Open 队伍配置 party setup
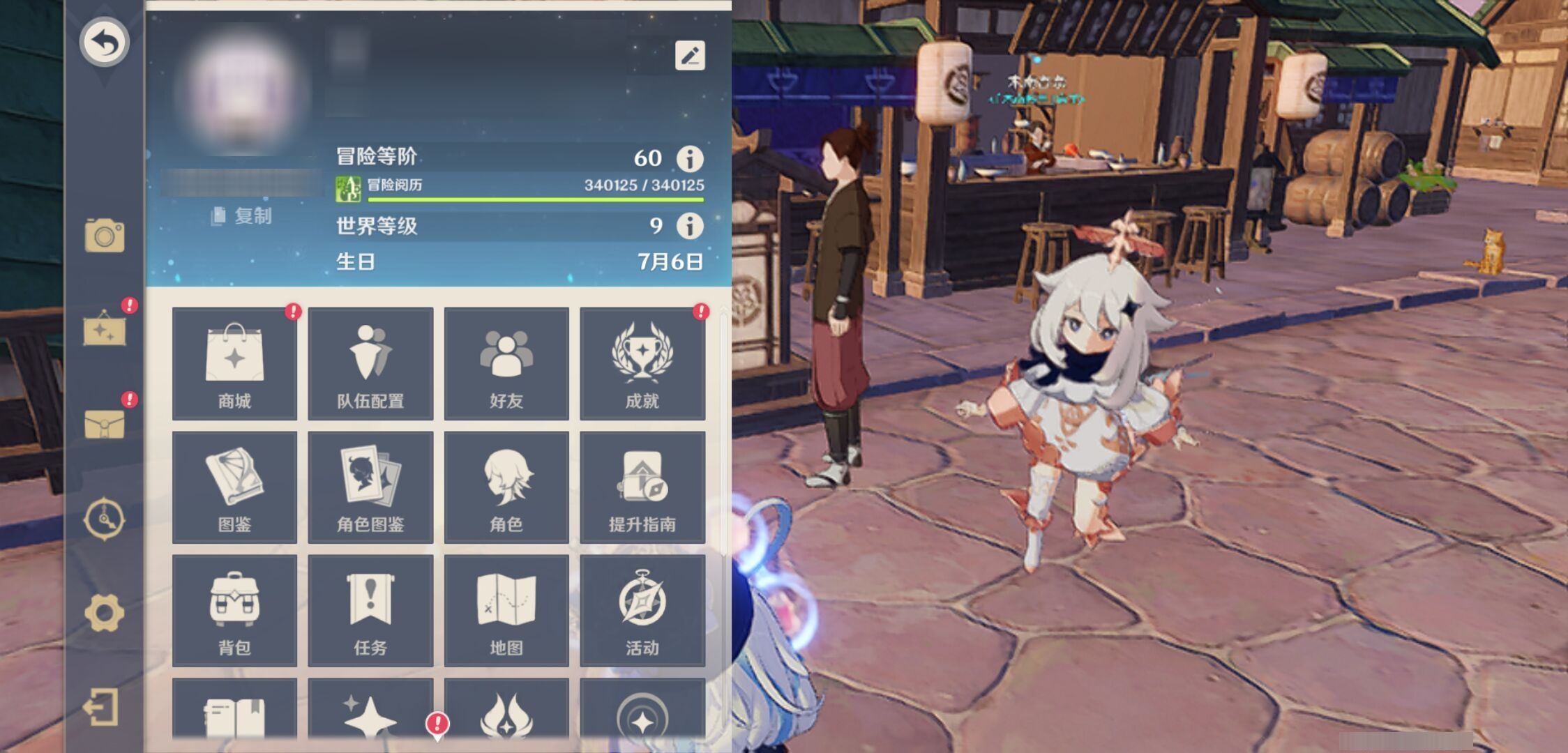Viewport: 1568px width, 753px height. point(370,363)
